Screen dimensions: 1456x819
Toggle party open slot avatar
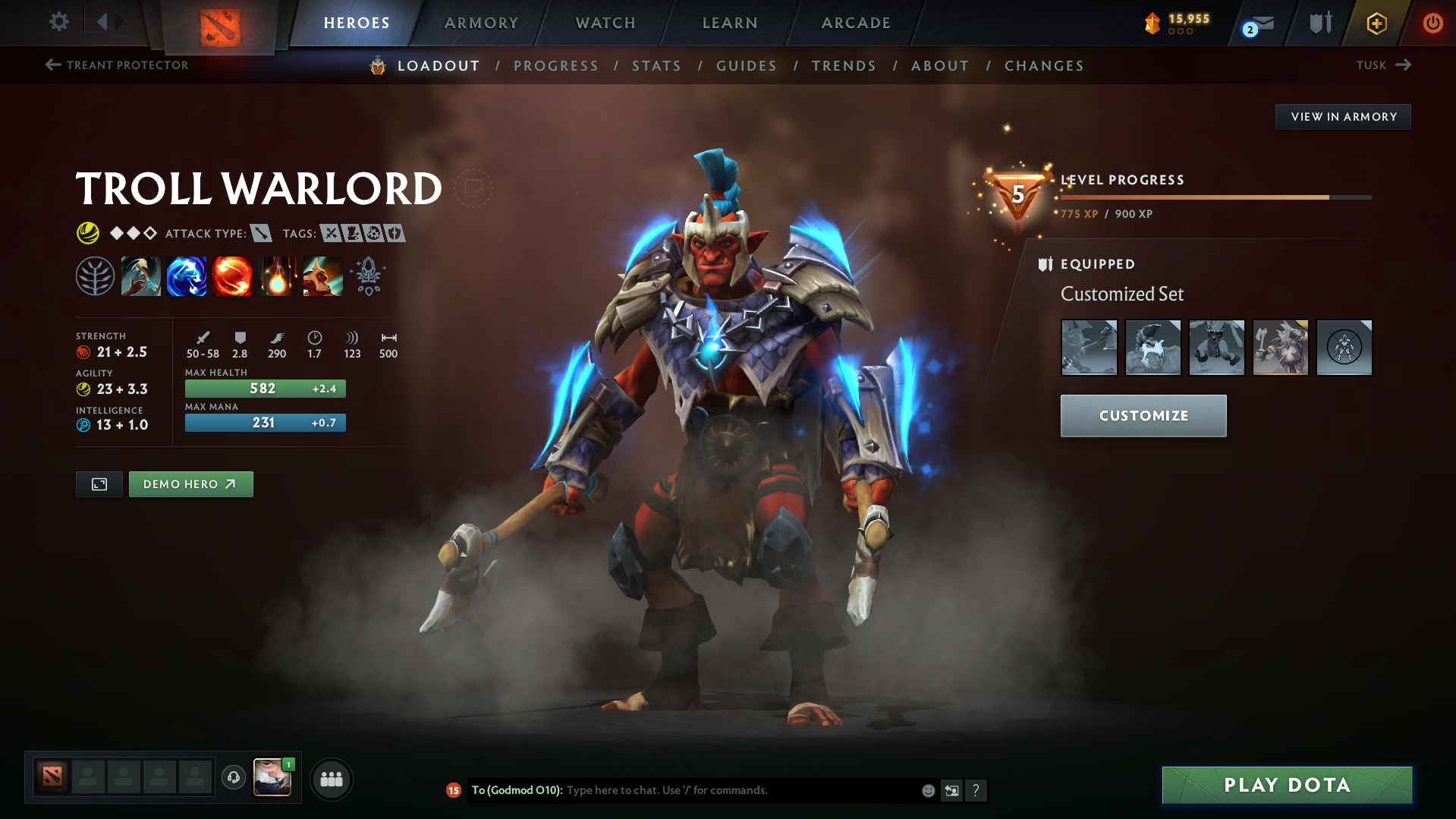tap(87, 777)
